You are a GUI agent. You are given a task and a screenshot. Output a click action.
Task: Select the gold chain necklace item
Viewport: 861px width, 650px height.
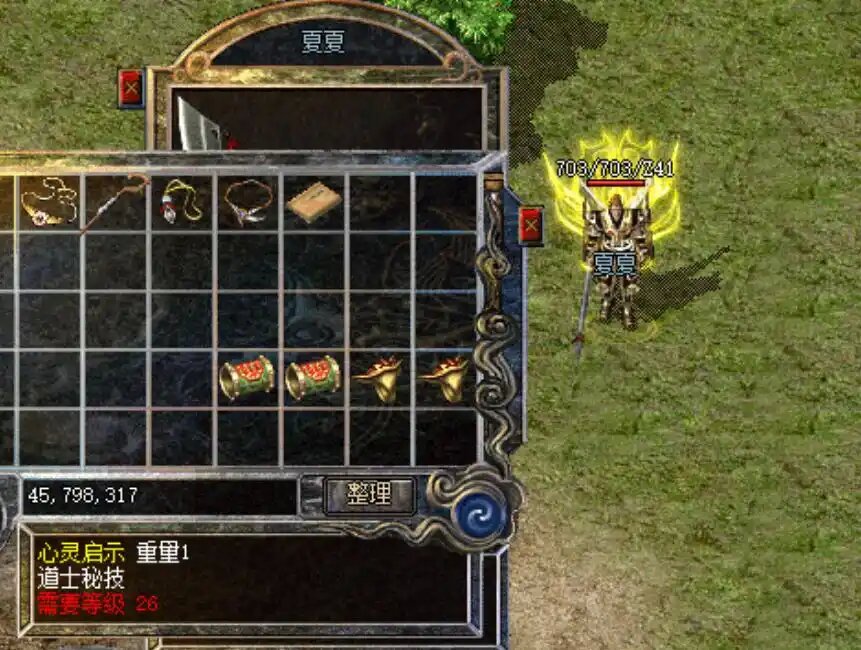pos(48,201)
